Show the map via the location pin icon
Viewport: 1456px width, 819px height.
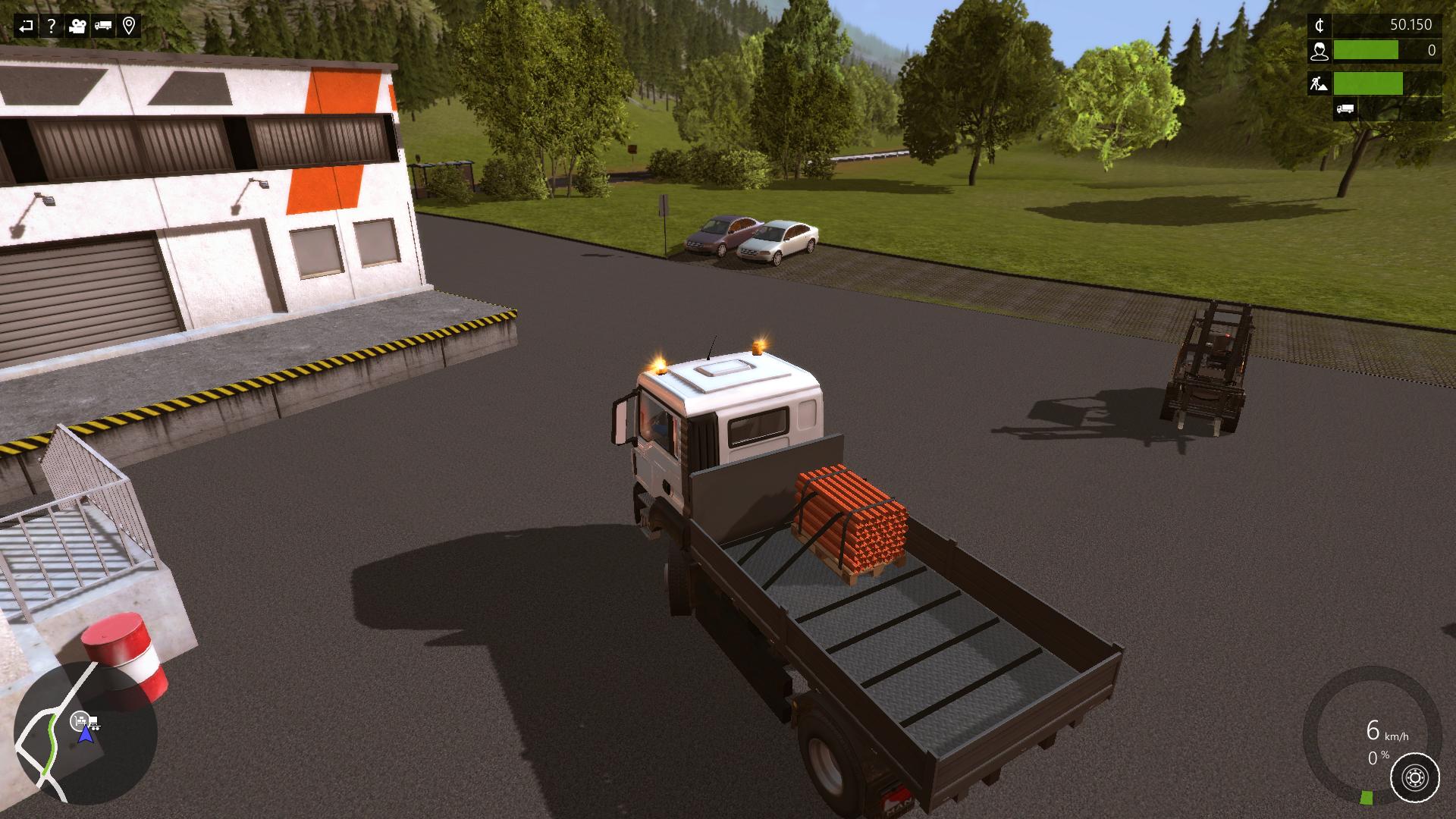pyautogui.click(x=129, y=27)
